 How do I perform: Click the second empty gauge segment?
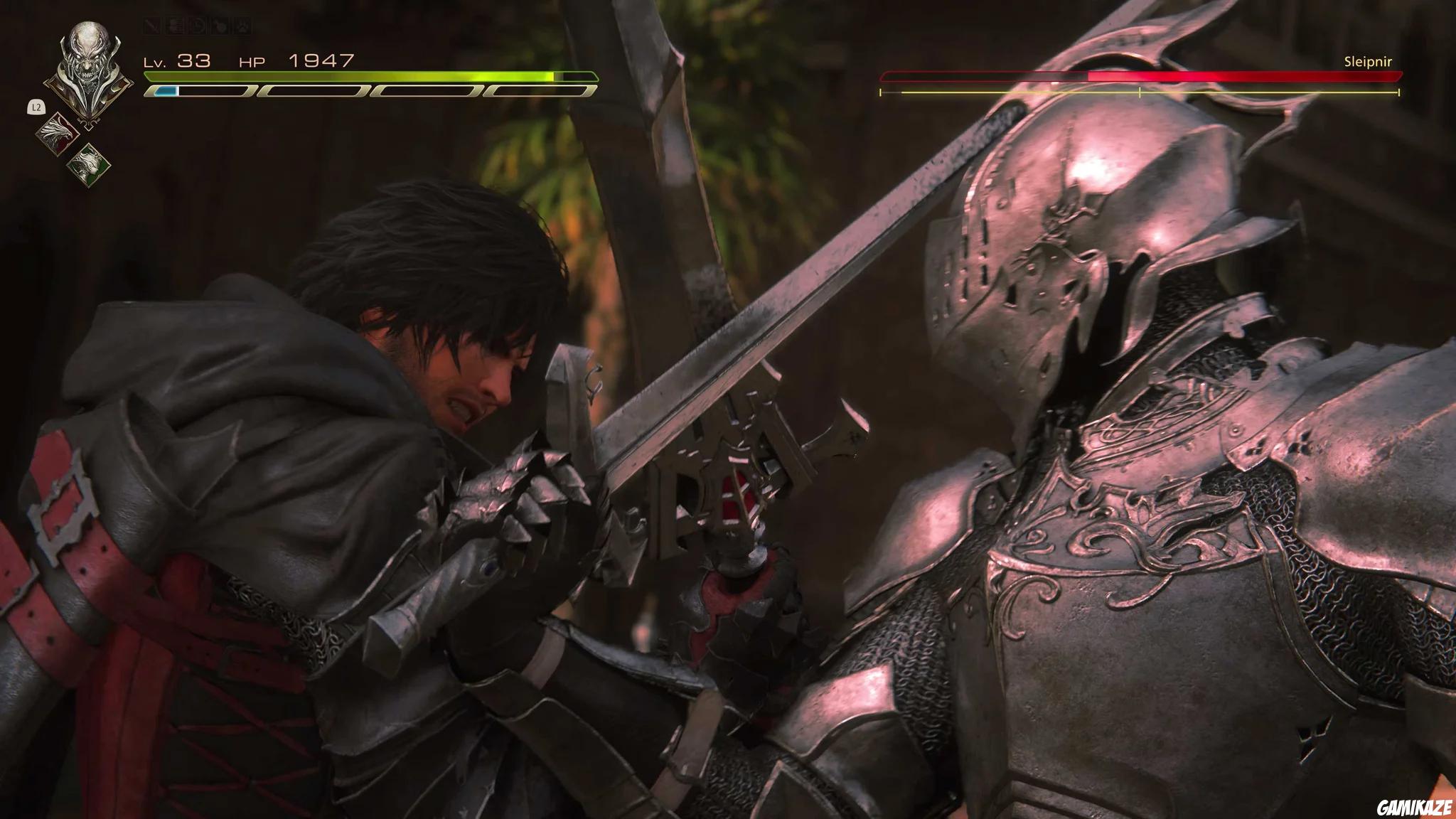click(x=311, y=91)
